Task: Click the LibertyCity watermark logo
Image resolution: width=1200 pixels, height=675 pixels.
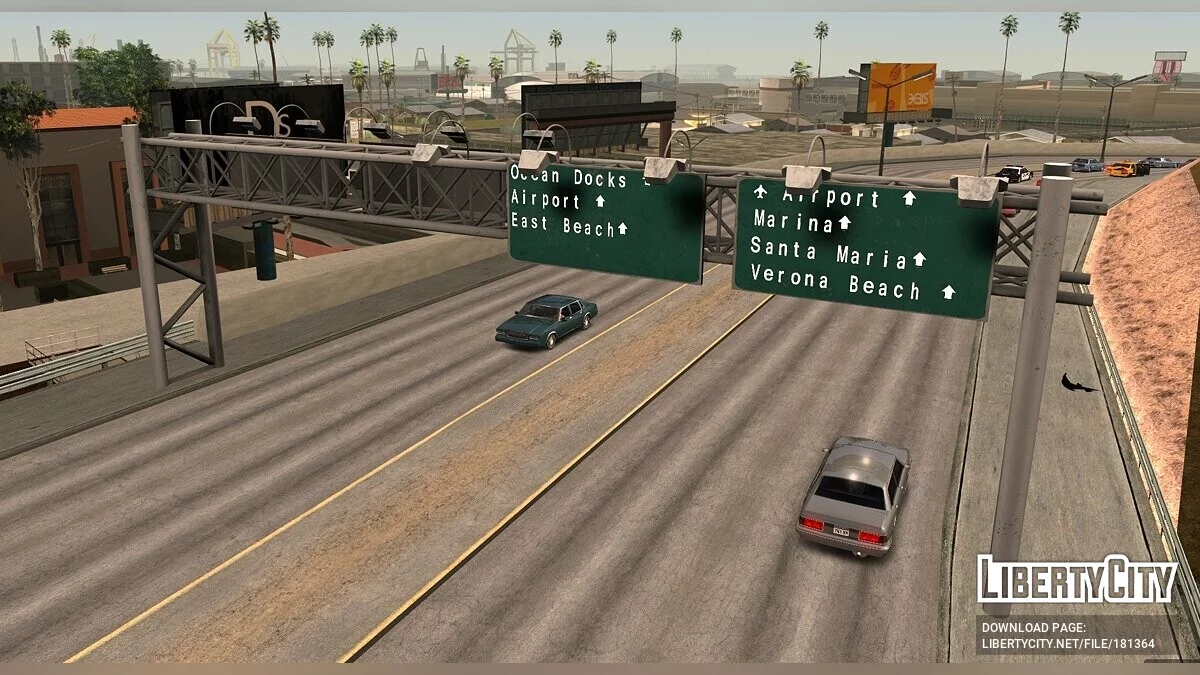Action: click(x=1076, y=579)
